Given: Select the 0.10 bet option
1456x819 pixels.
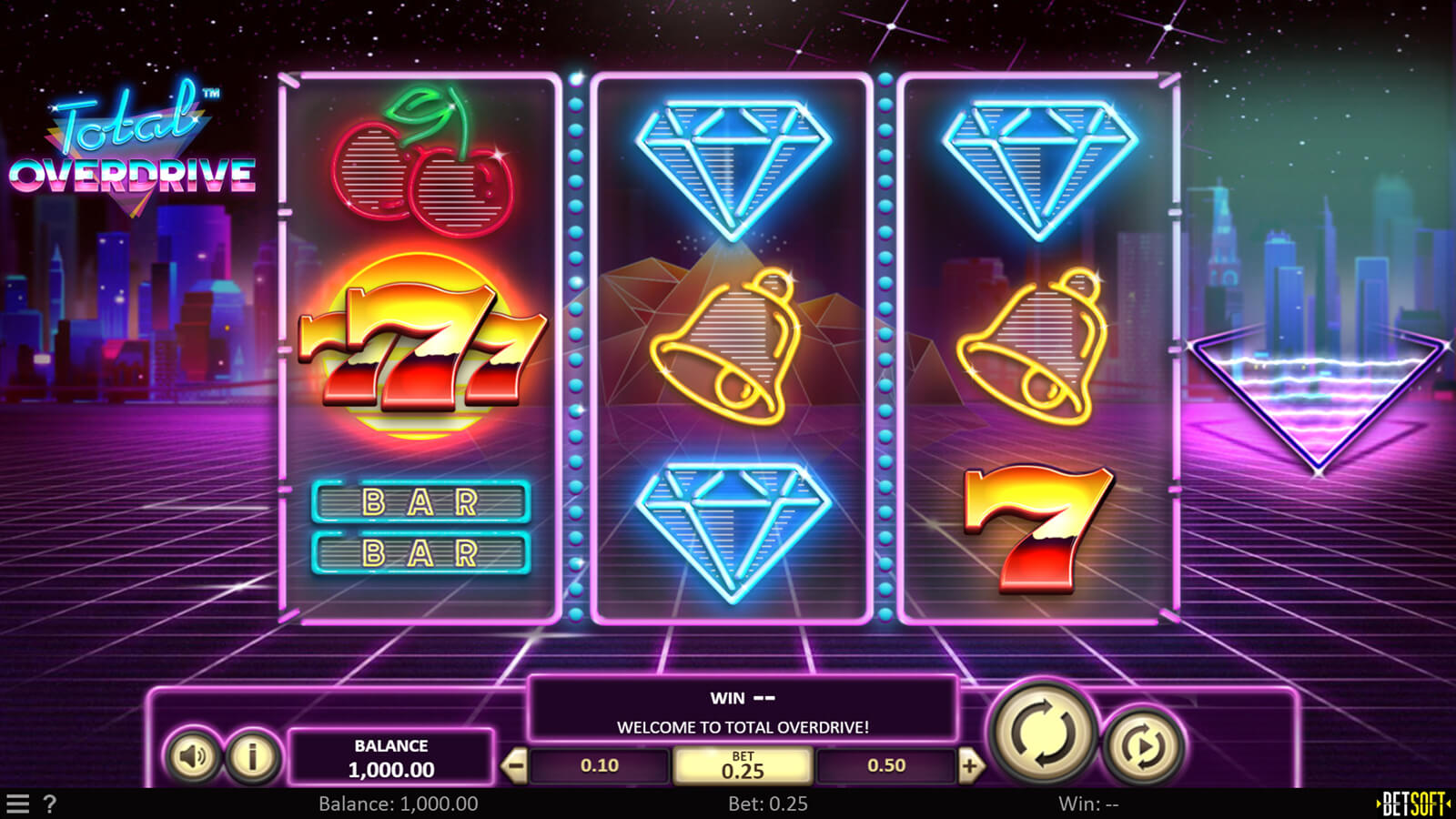Looking at the screenshot, I should [x=599, y=766].
